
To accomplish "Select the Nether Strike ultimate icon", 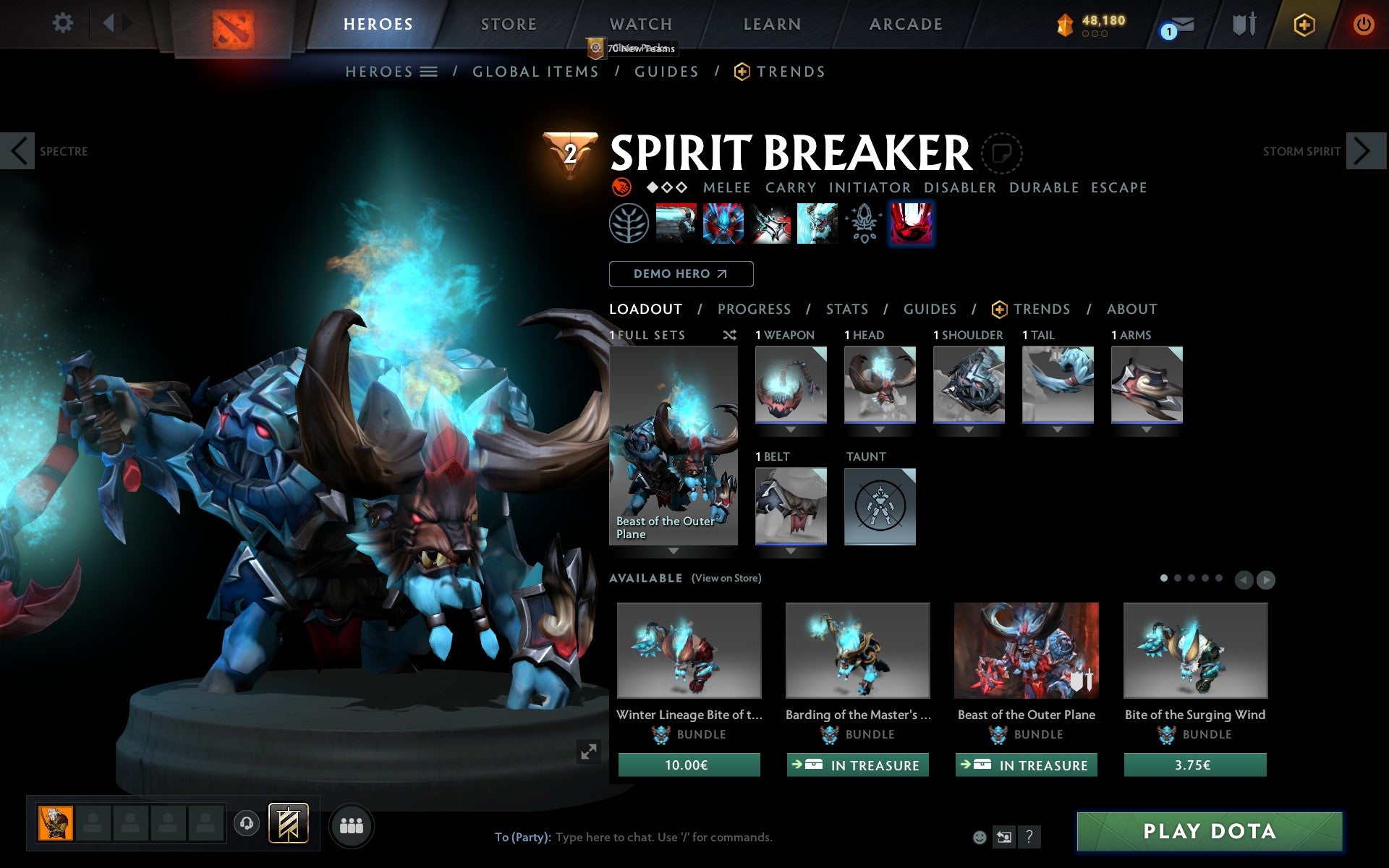I will 817,223.
